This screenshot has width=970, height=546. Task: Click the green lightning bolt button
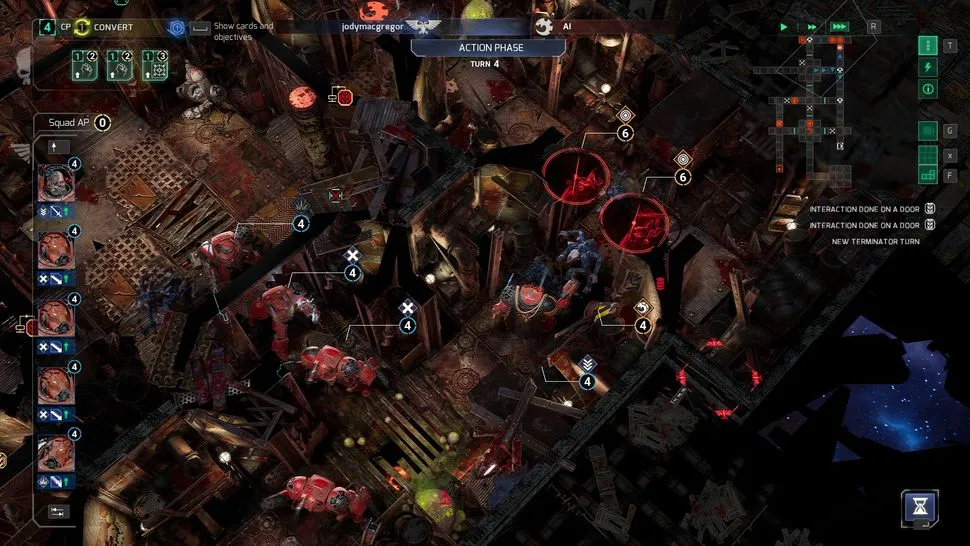pos(928,67)
